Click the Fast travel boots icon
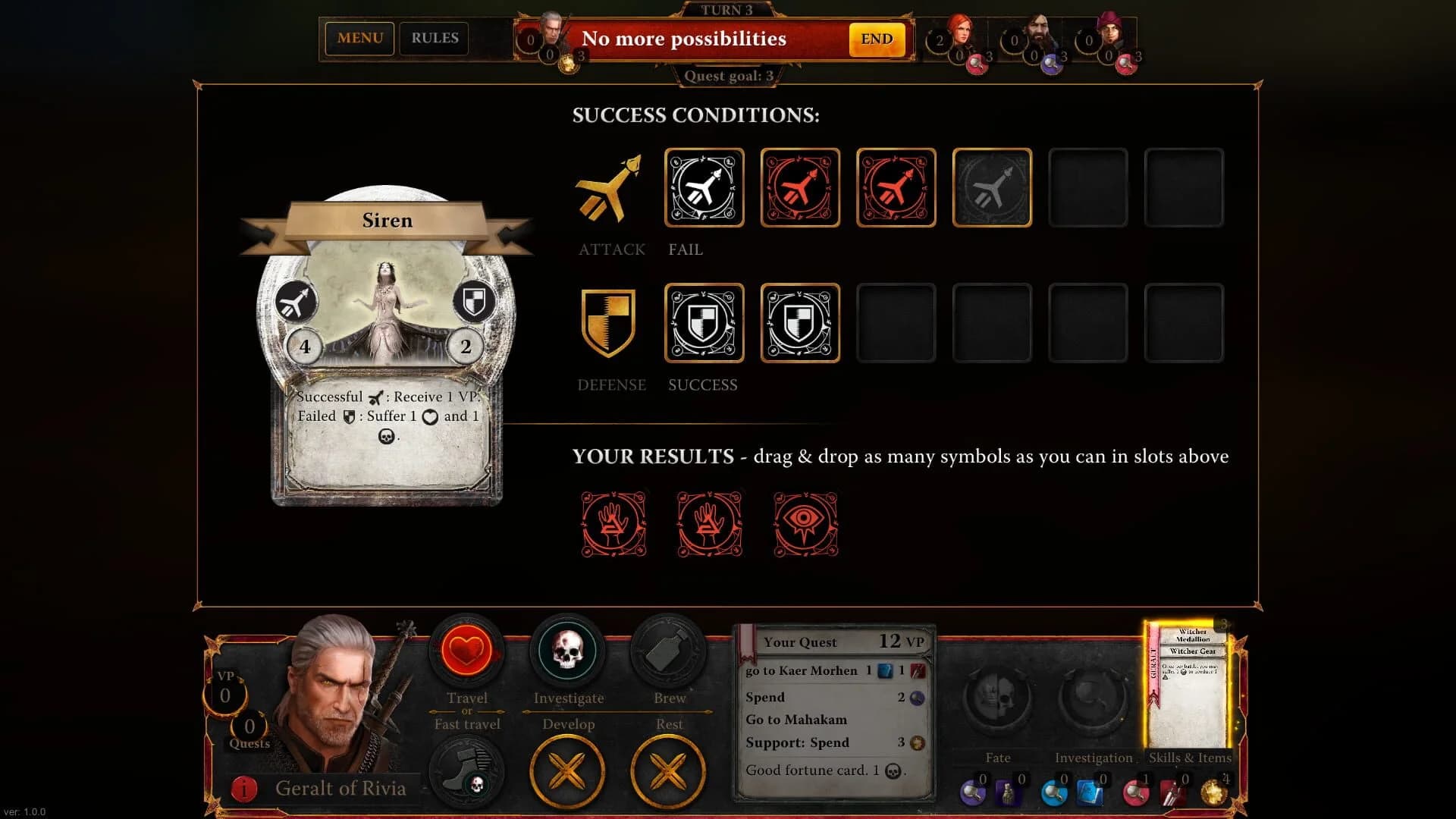 click(466, 771)
